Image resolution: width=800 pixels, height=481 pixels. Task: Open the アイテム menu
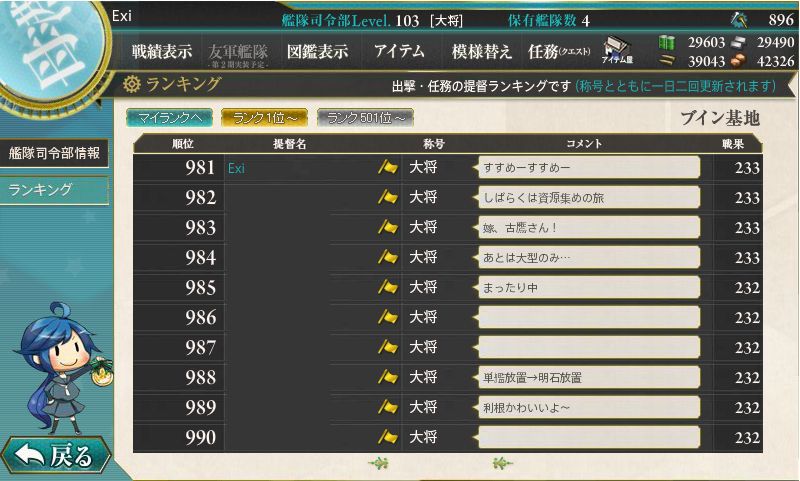[399, 52]
